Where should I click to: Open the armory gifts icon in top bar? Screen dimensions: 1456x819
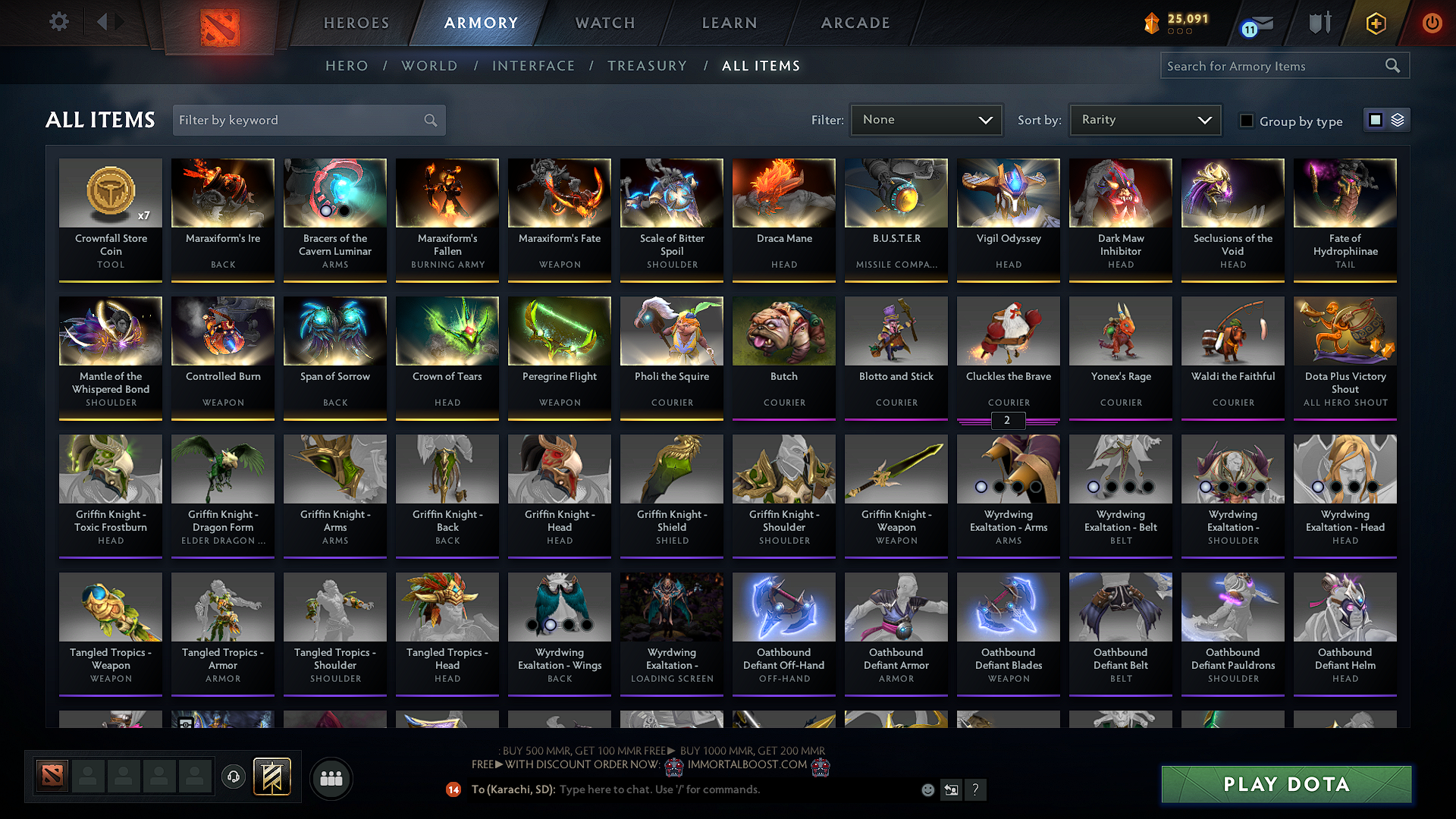[1319, 24]
